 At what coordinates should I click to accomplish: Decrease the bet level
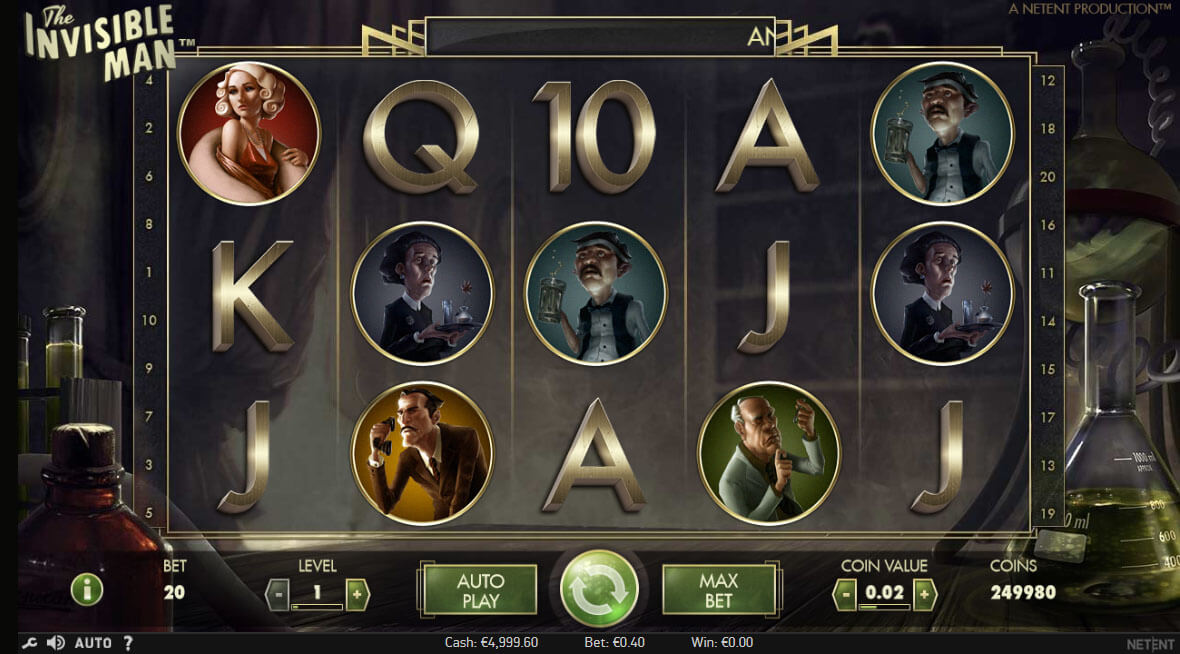(277, 593)
